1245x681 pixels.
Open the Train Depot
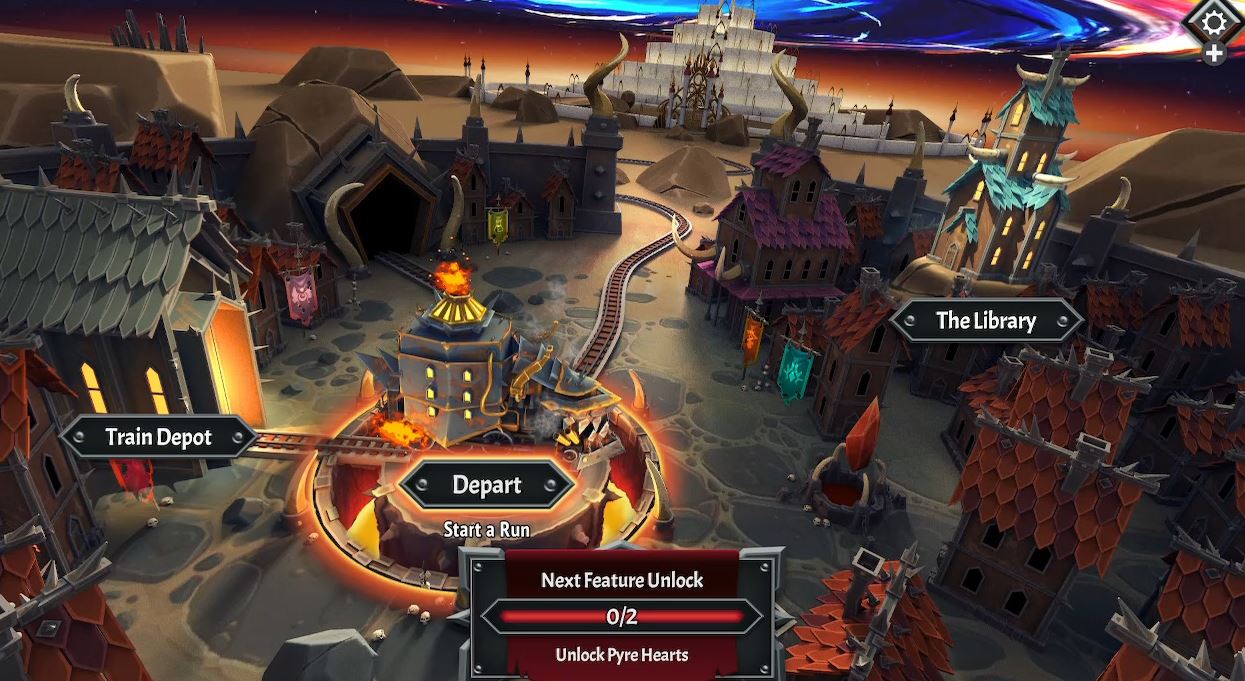click(158, 437)
